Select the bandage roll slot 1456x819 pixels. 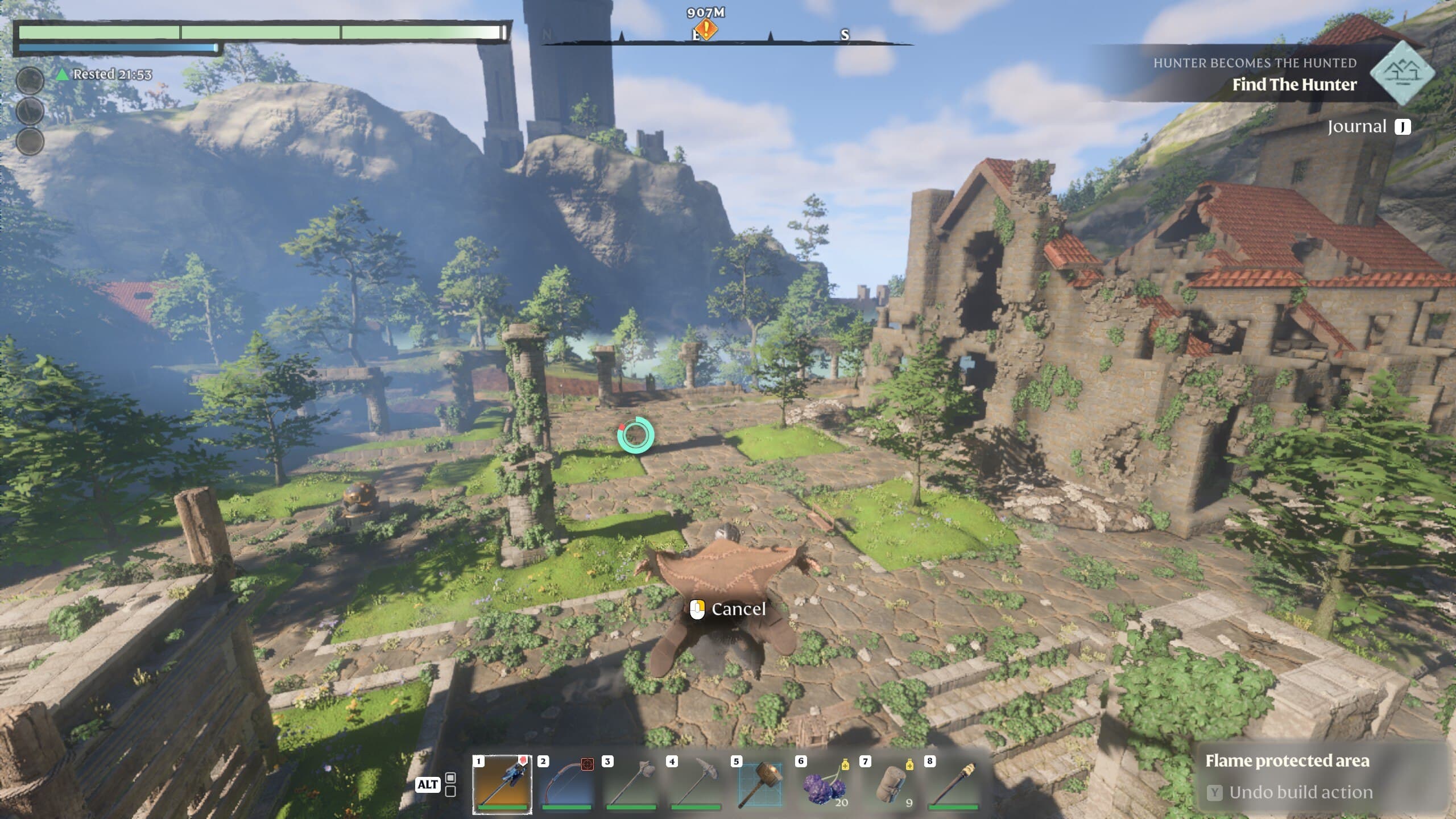coord(888,784)
